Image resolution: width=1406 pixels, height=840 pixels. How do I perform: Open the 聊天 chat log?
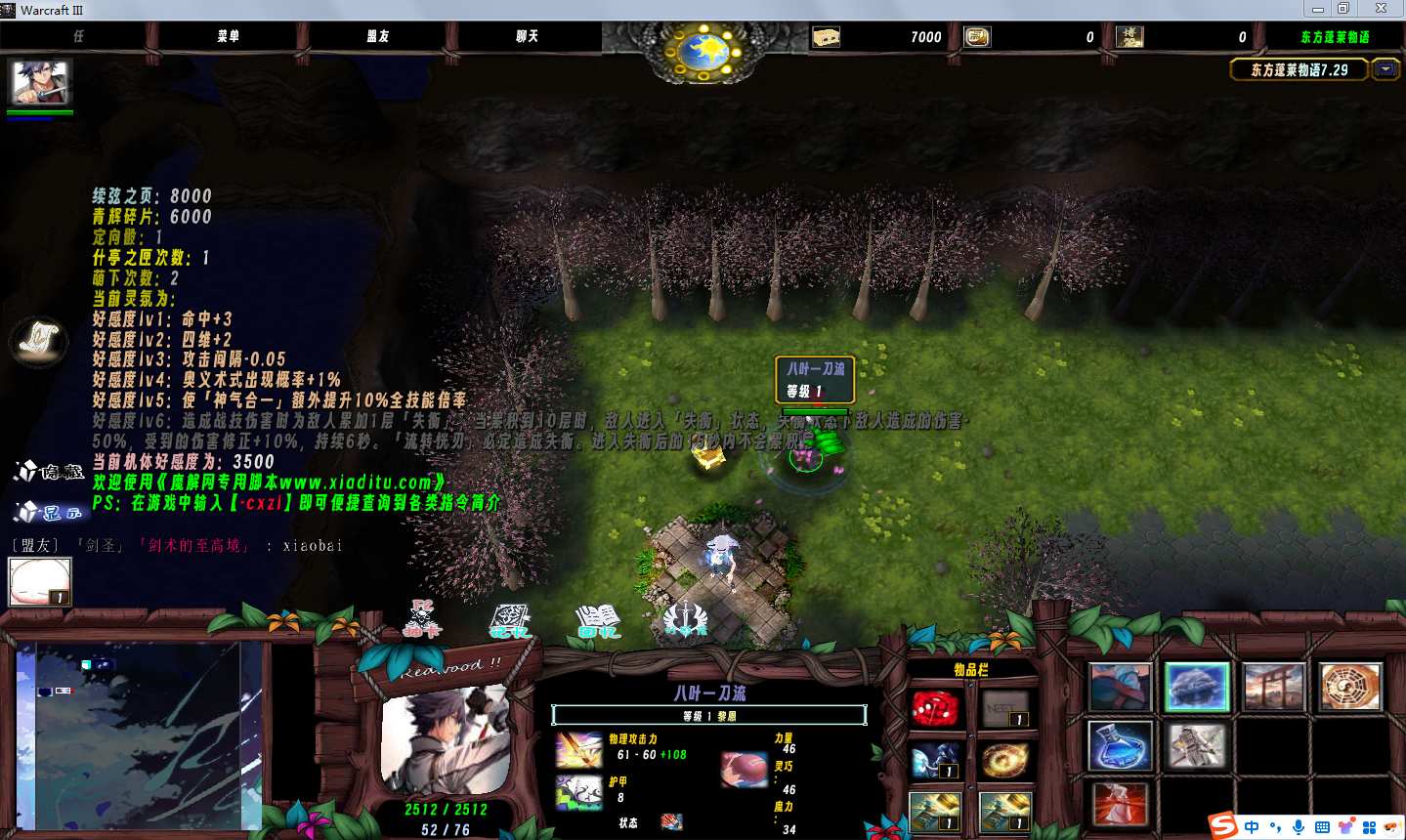(x=527, y=36)
